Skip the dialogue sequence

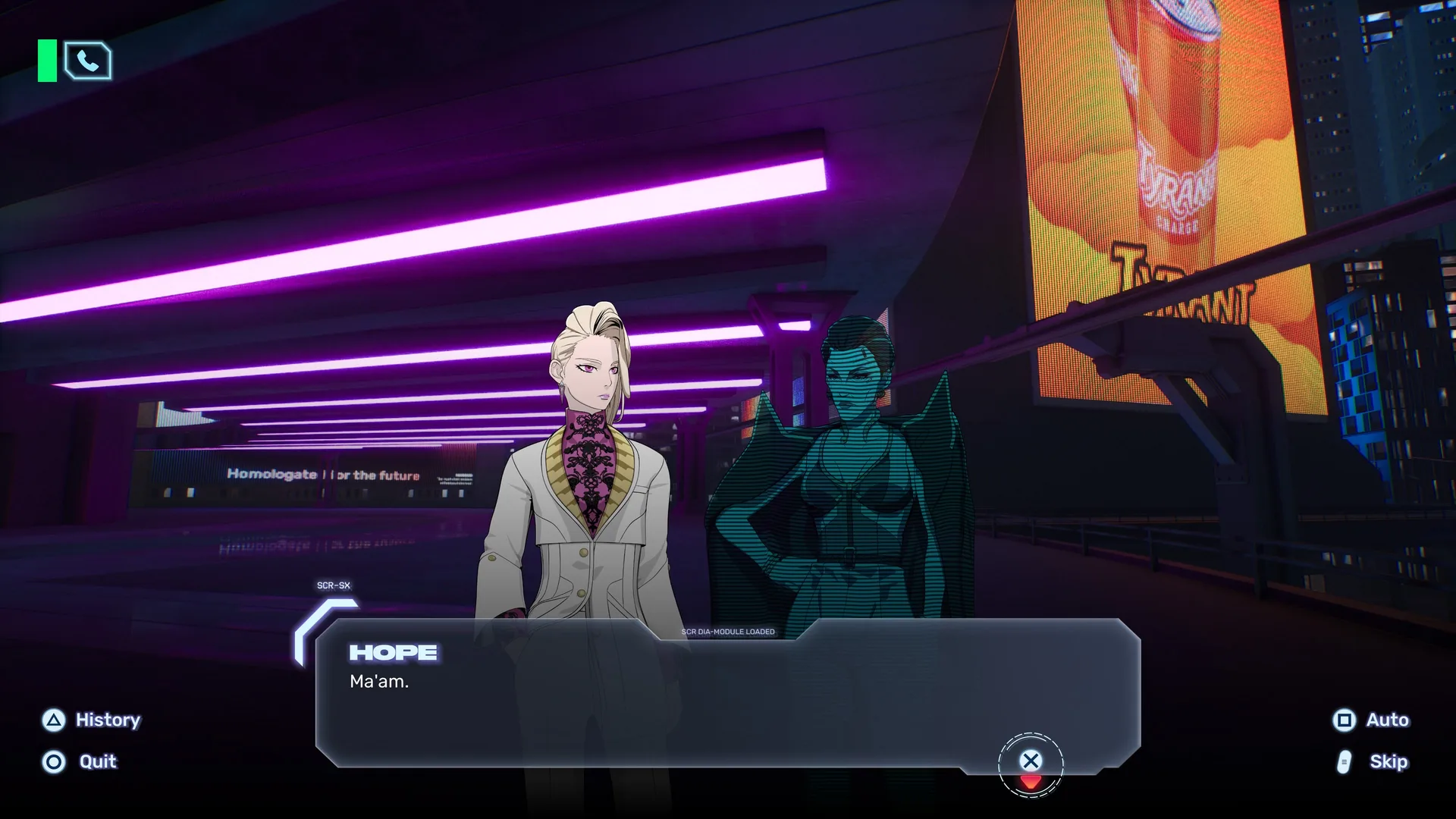[1373, 761]
